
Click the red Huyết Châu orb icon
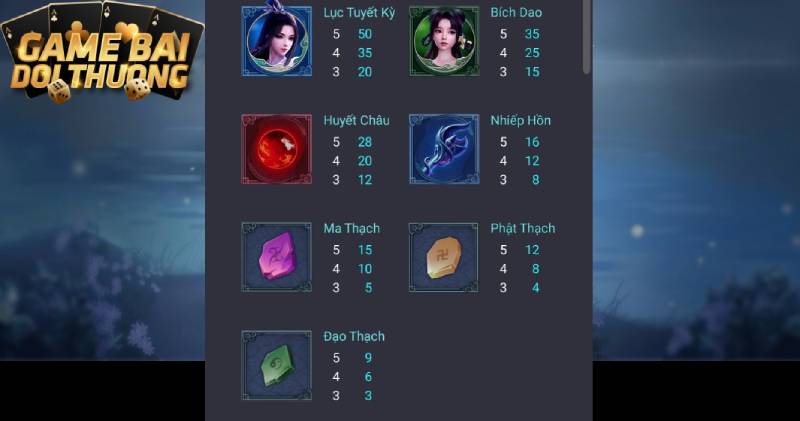click(x=276, y=148)
